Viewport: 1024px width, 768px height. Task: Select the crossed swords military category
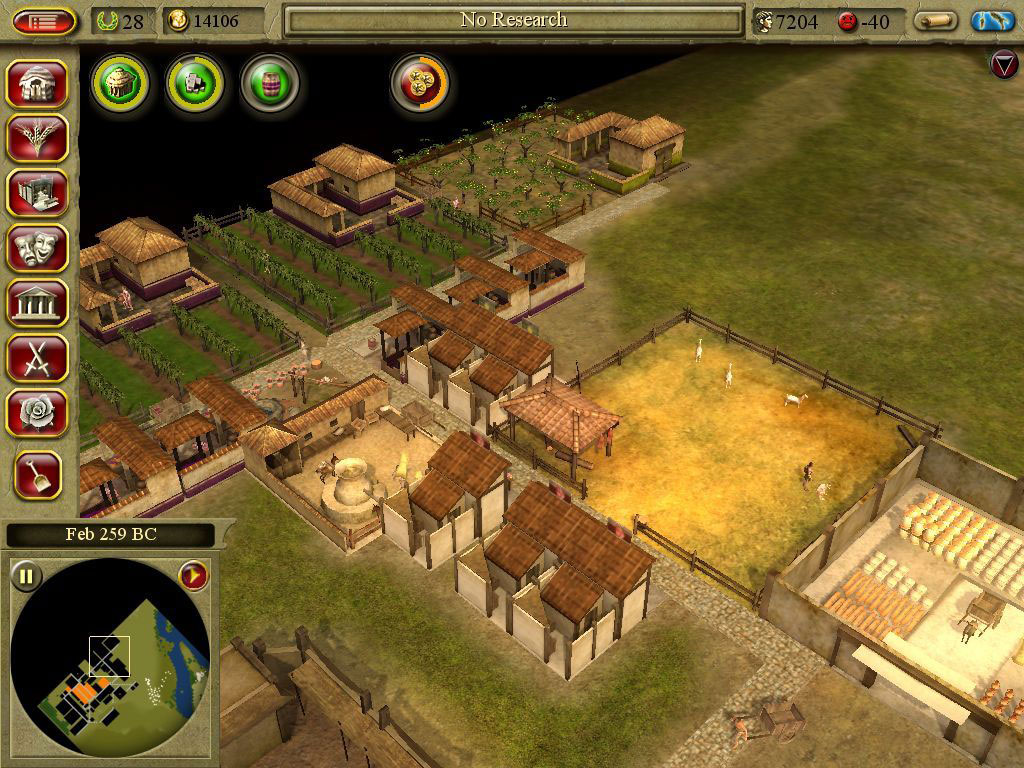[39, 356]
